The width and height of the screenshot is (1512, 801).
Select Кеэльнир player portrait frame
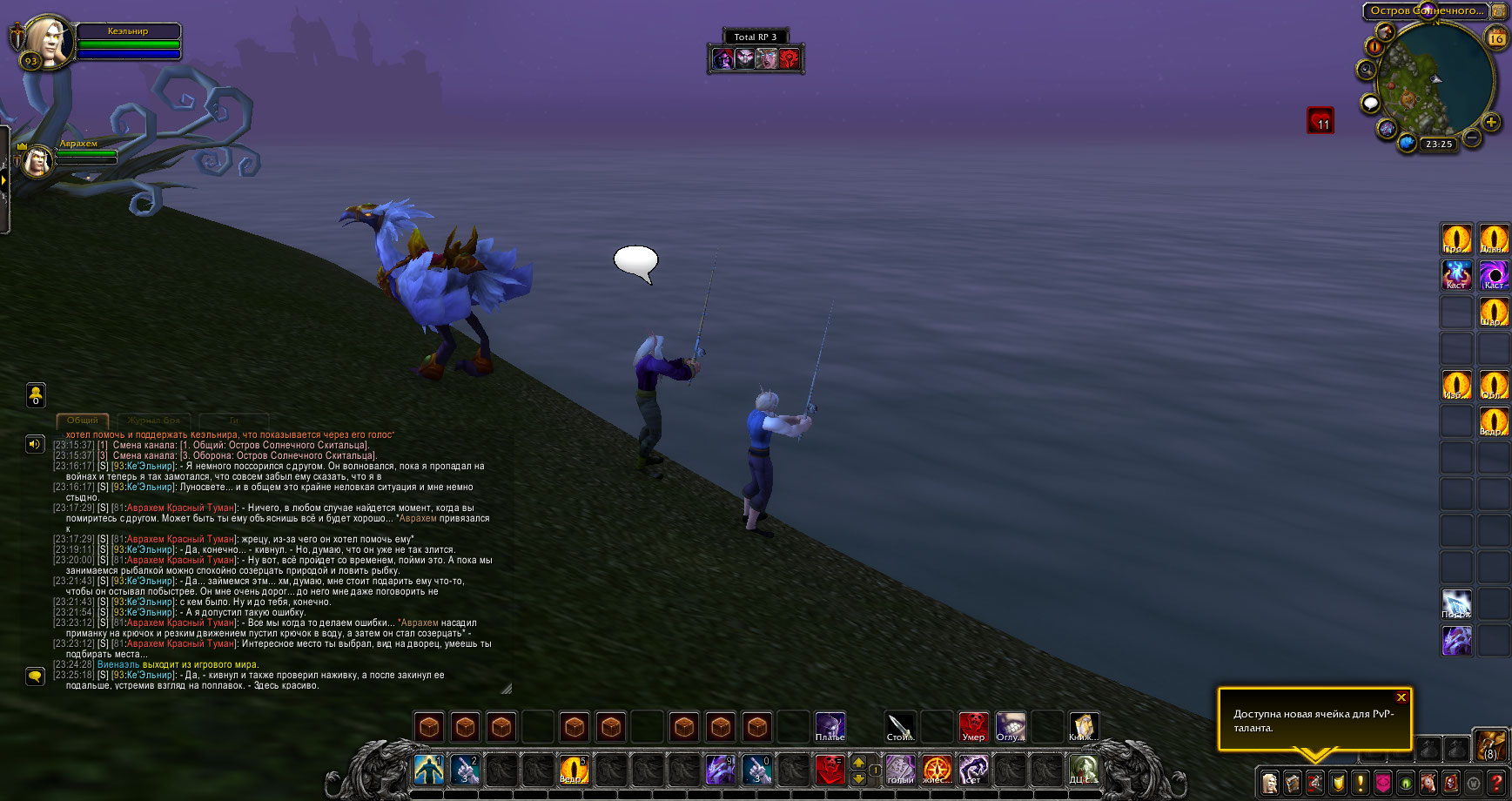(x=48, y=42)
